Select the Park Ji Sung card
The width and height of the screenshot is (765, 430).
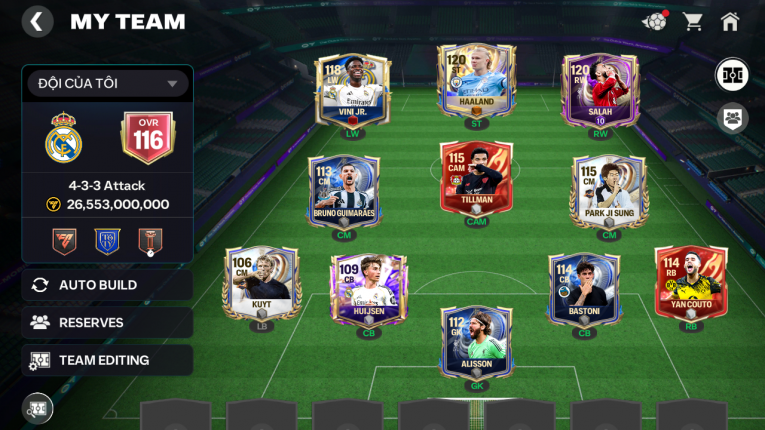click(609, 191)
